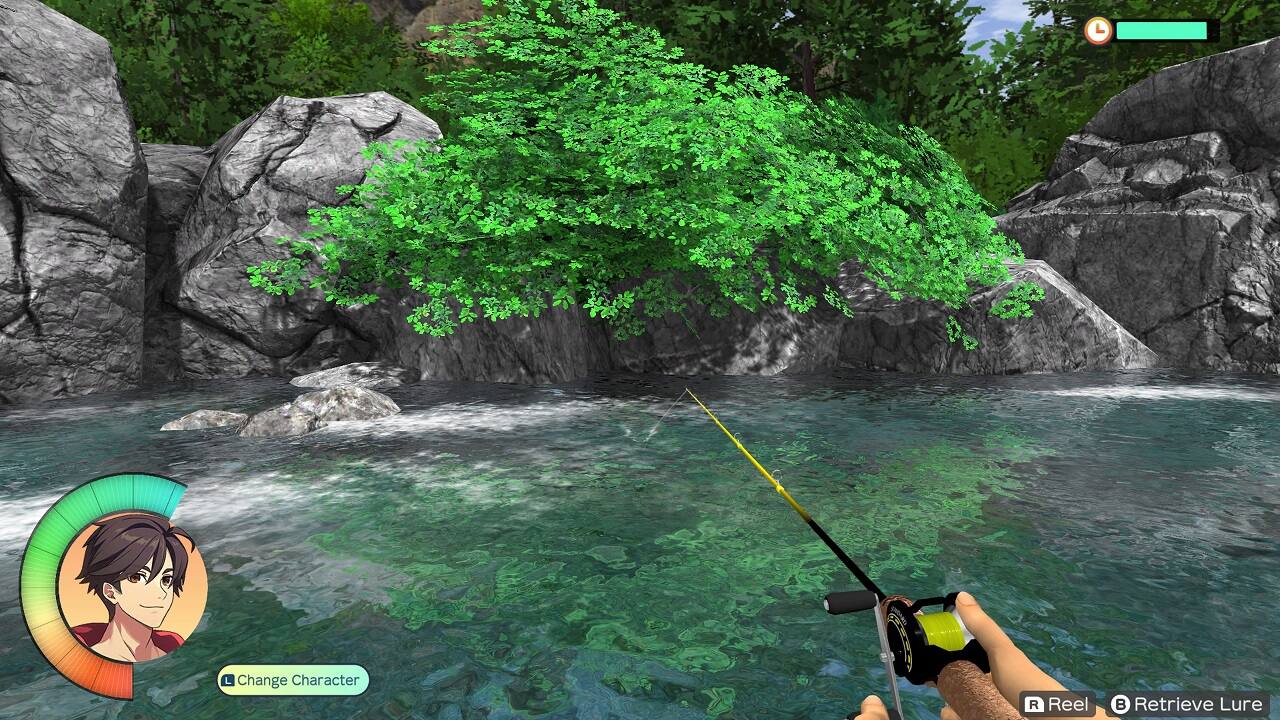Click the clock icon near the timer bar

pos(1098,31)
